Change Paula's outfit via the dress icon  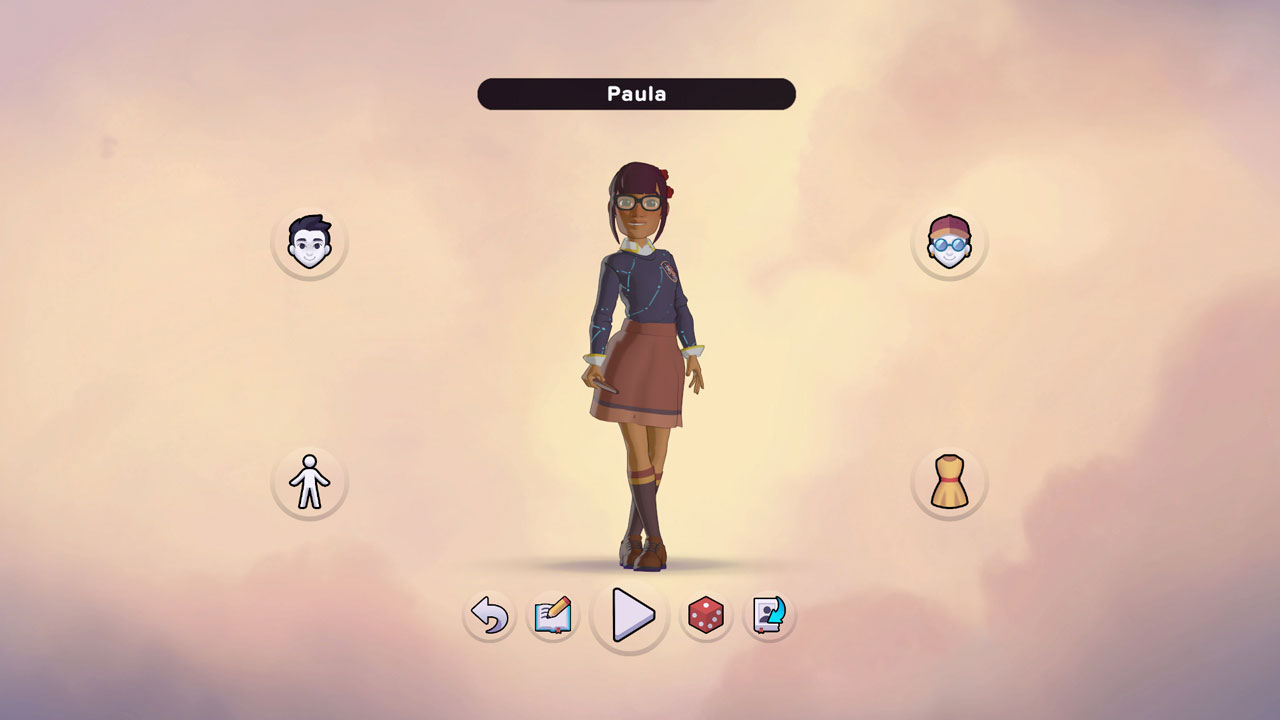pos(949,482)
